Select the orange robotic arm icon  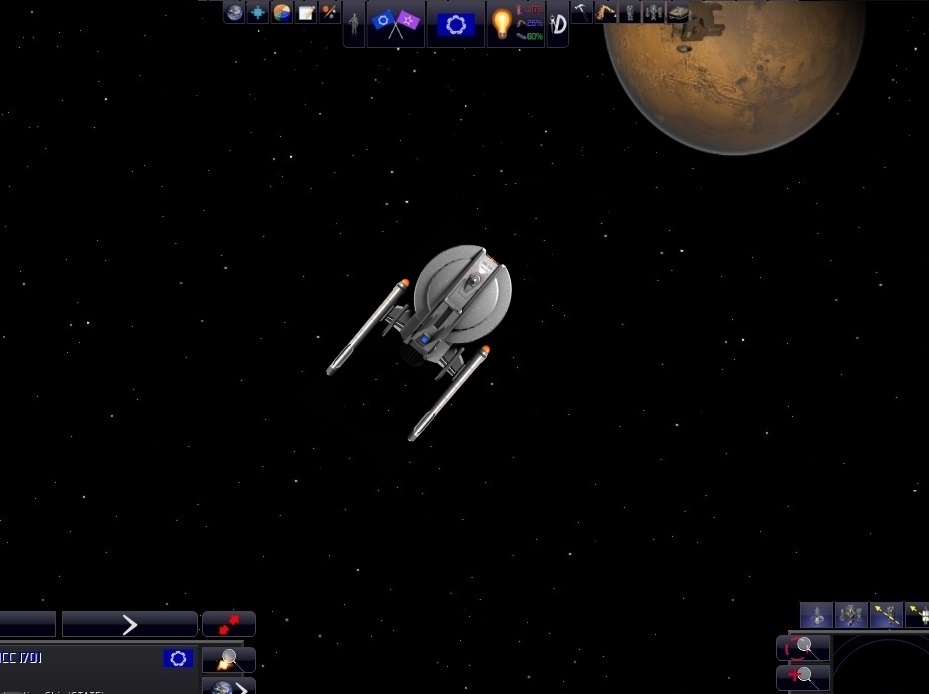(x=606, y=12)
